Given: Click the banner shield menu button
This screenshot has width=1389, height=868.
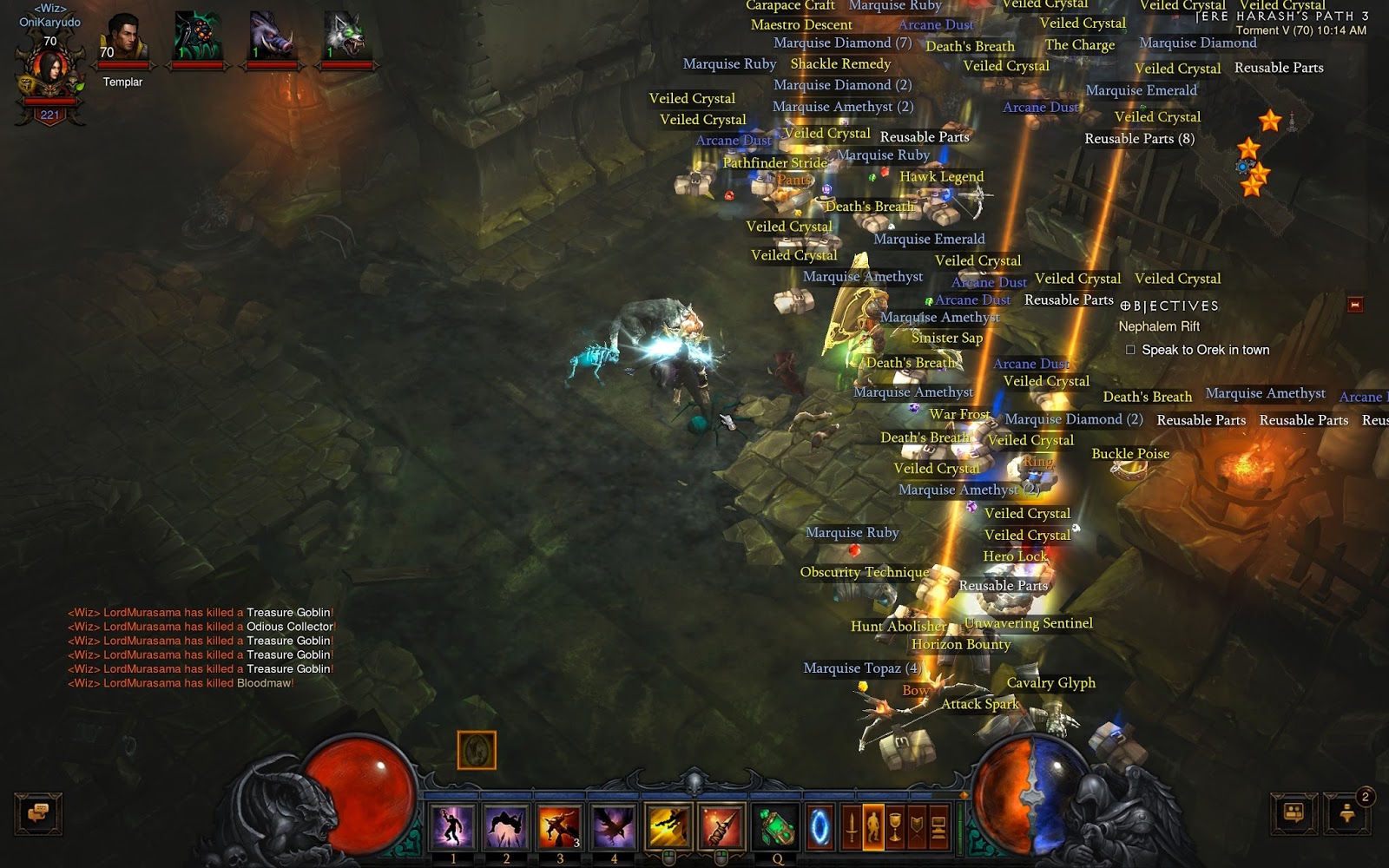Looking at the screenshot, I should 917,825.
